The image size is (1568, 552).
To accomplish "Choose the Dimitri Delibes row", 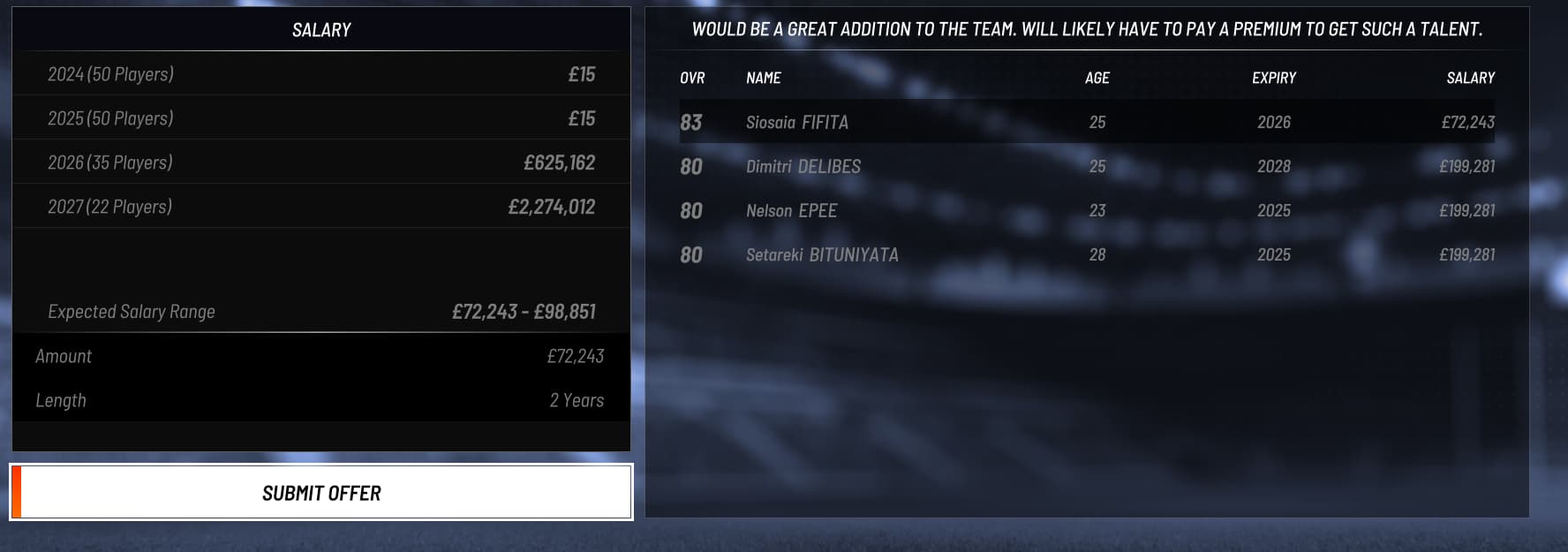I will coord(1086,166).
